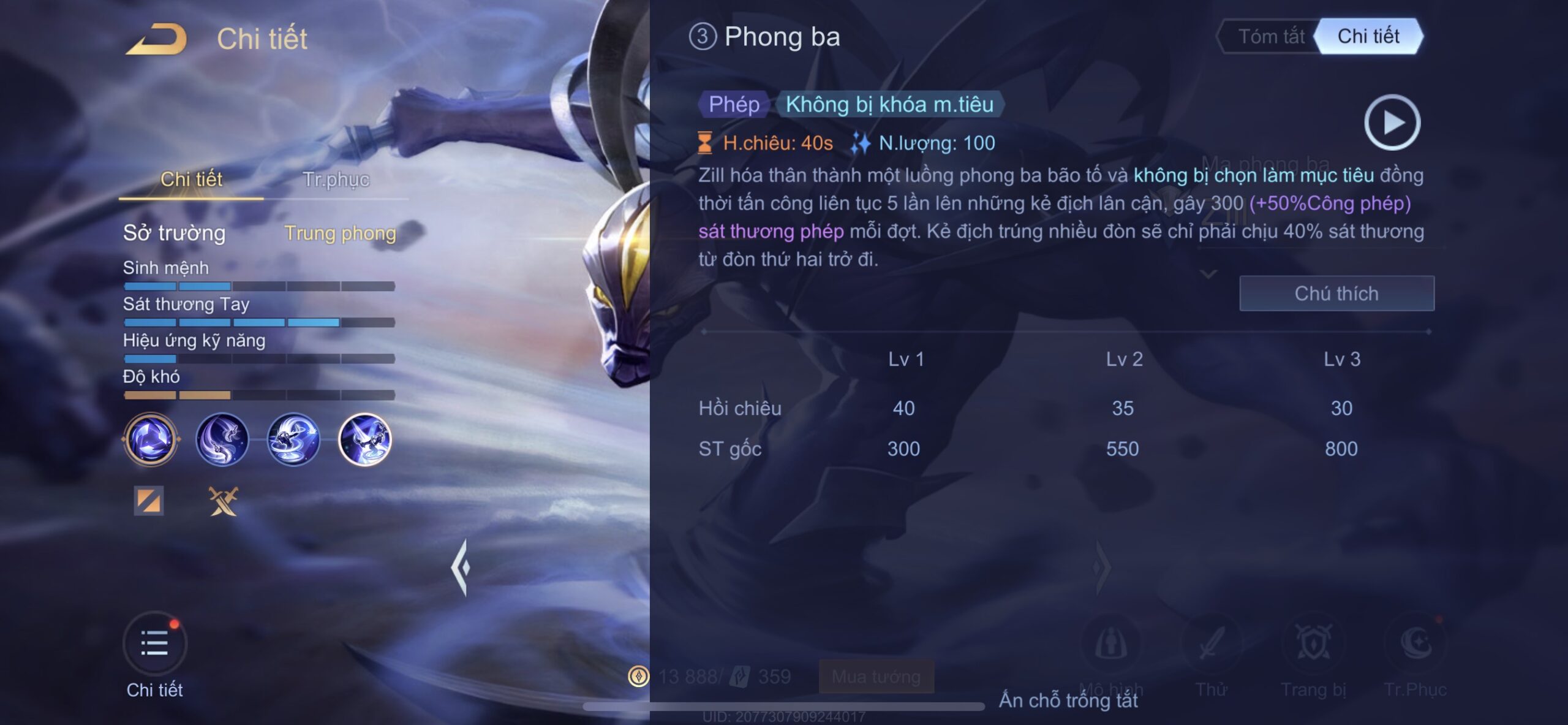Click the Mua tướng buy hero button

coord(876,677)
